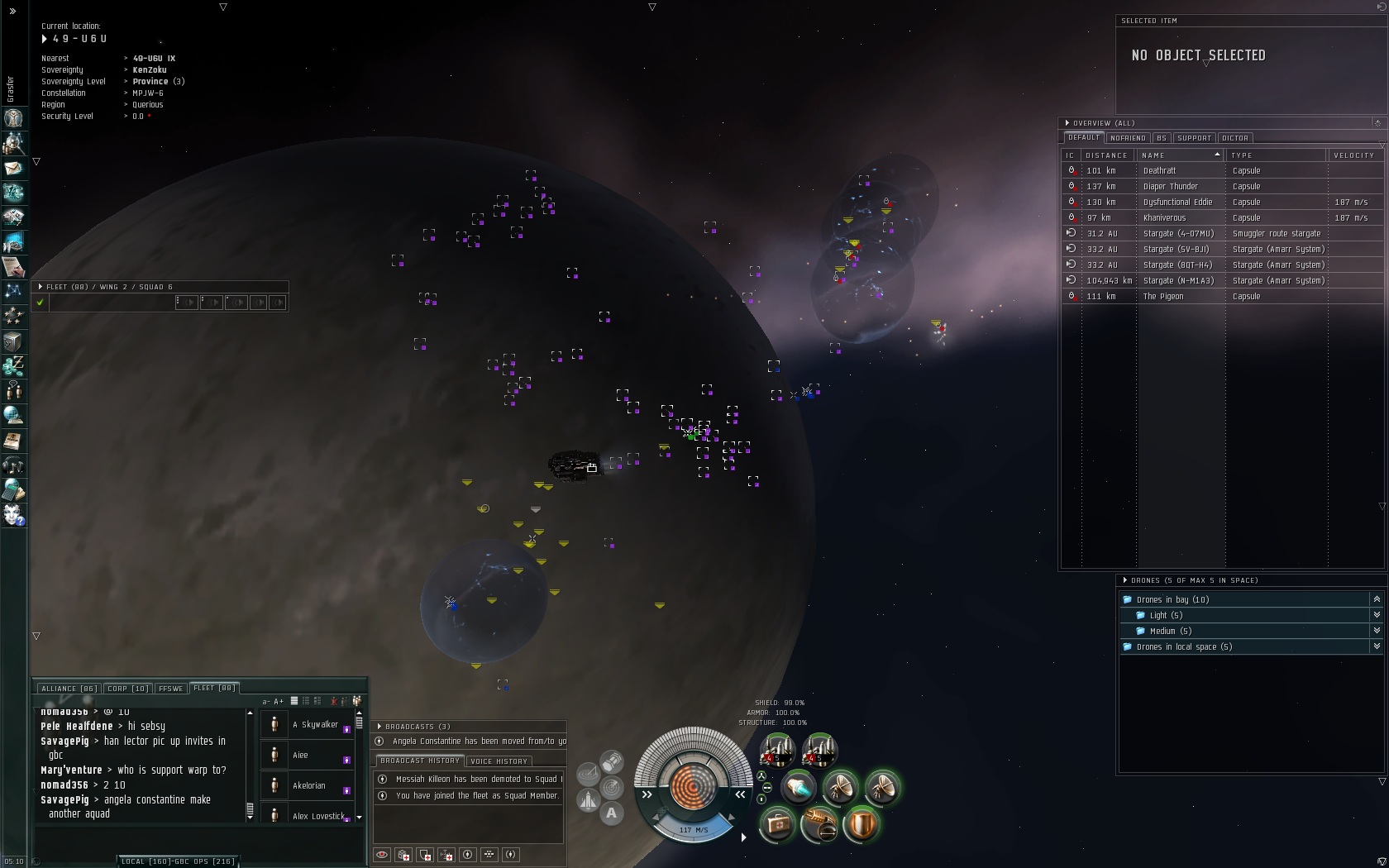Screen dimensions: 1389x868
Task: Open the Dictor overview tab
Action: tap(1235, 138)
